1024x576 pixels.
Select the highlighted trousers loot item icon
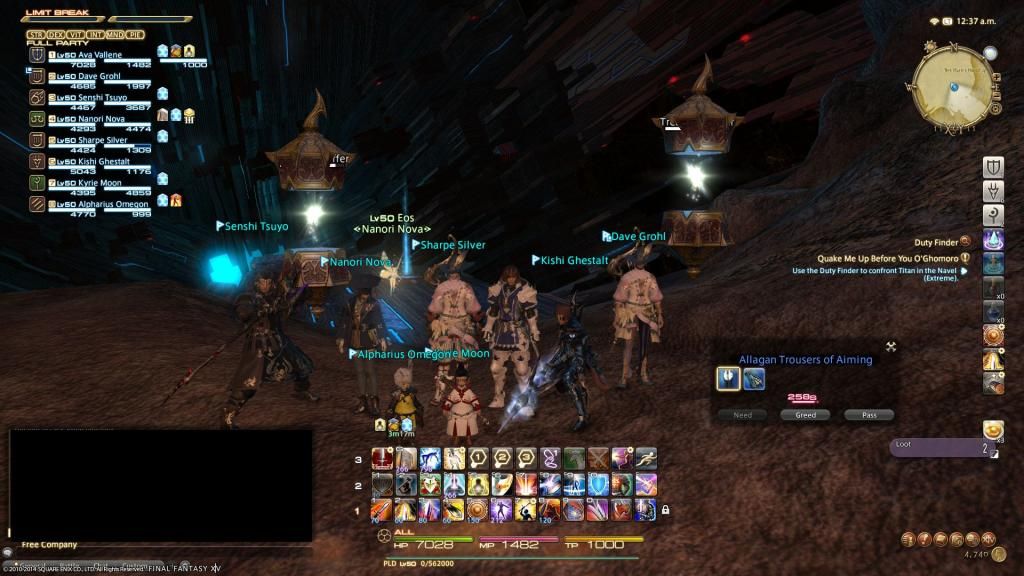point(728,378)
